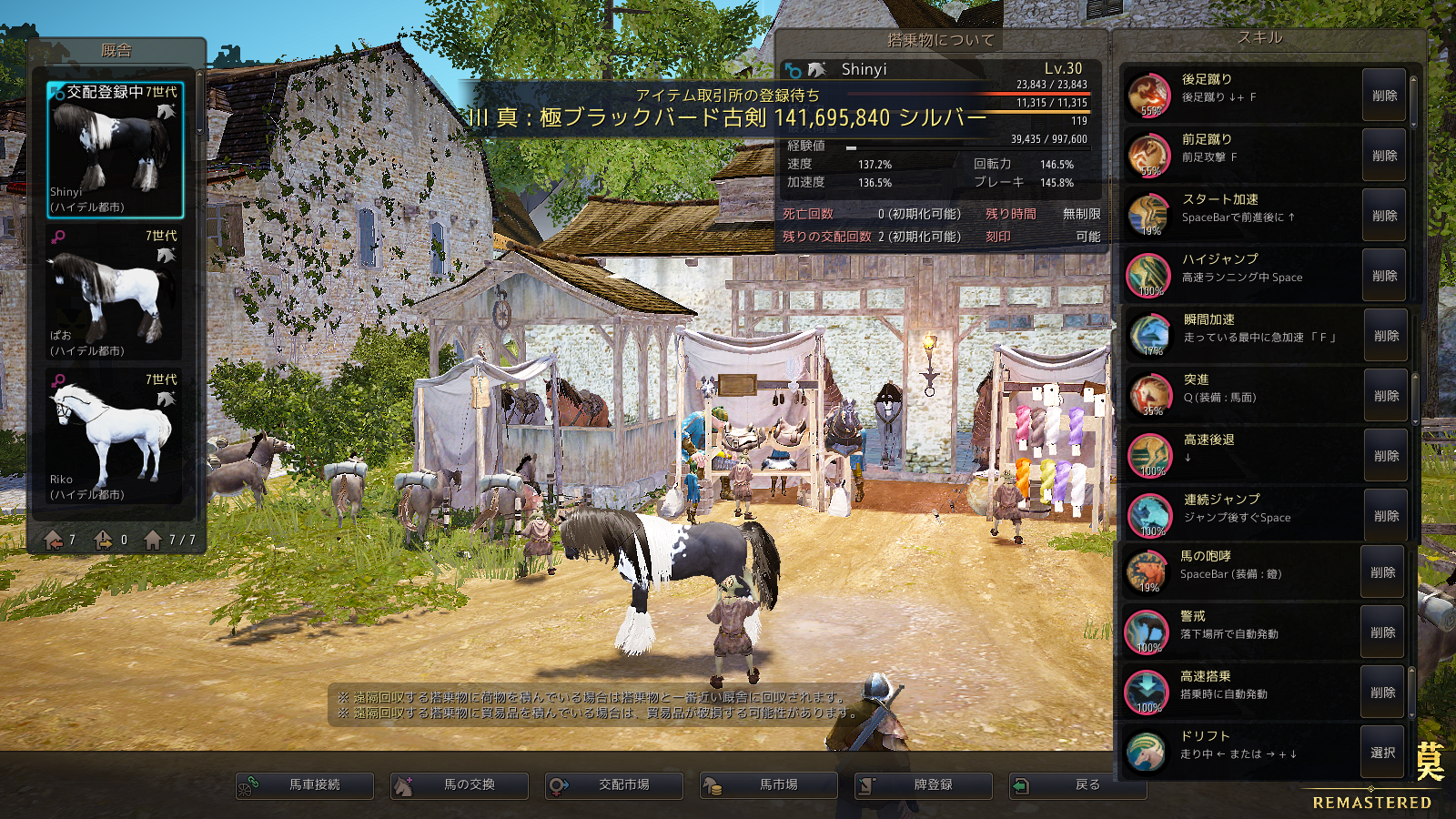This screenshot has height=819, width=1456.
Task: Delete the 警戒 skill
Action: (1382, 632)
